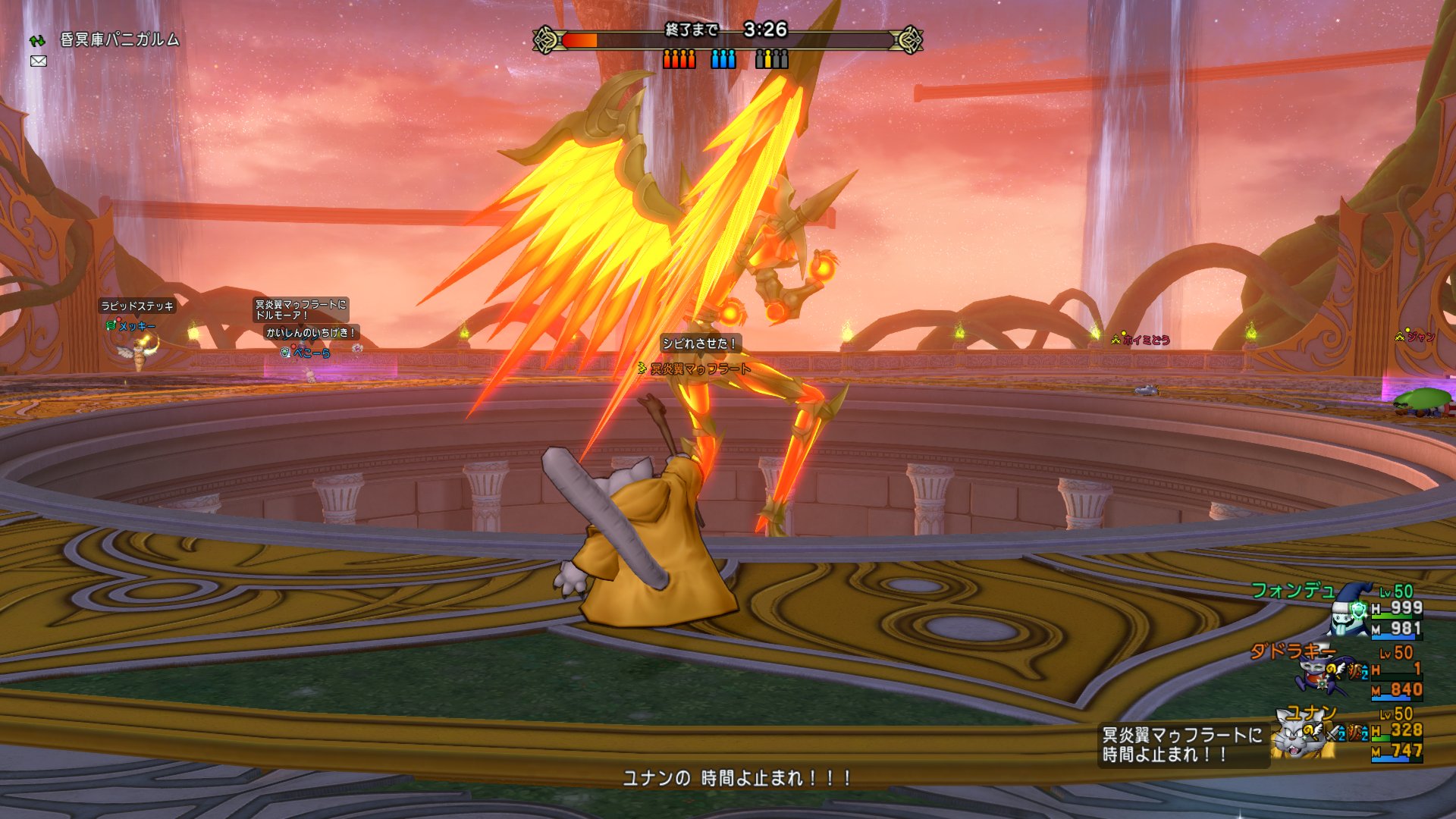Viewport: 1456px width, 819px height.
Task: Open the mail envelope icon
Action: tap(39, 61)
